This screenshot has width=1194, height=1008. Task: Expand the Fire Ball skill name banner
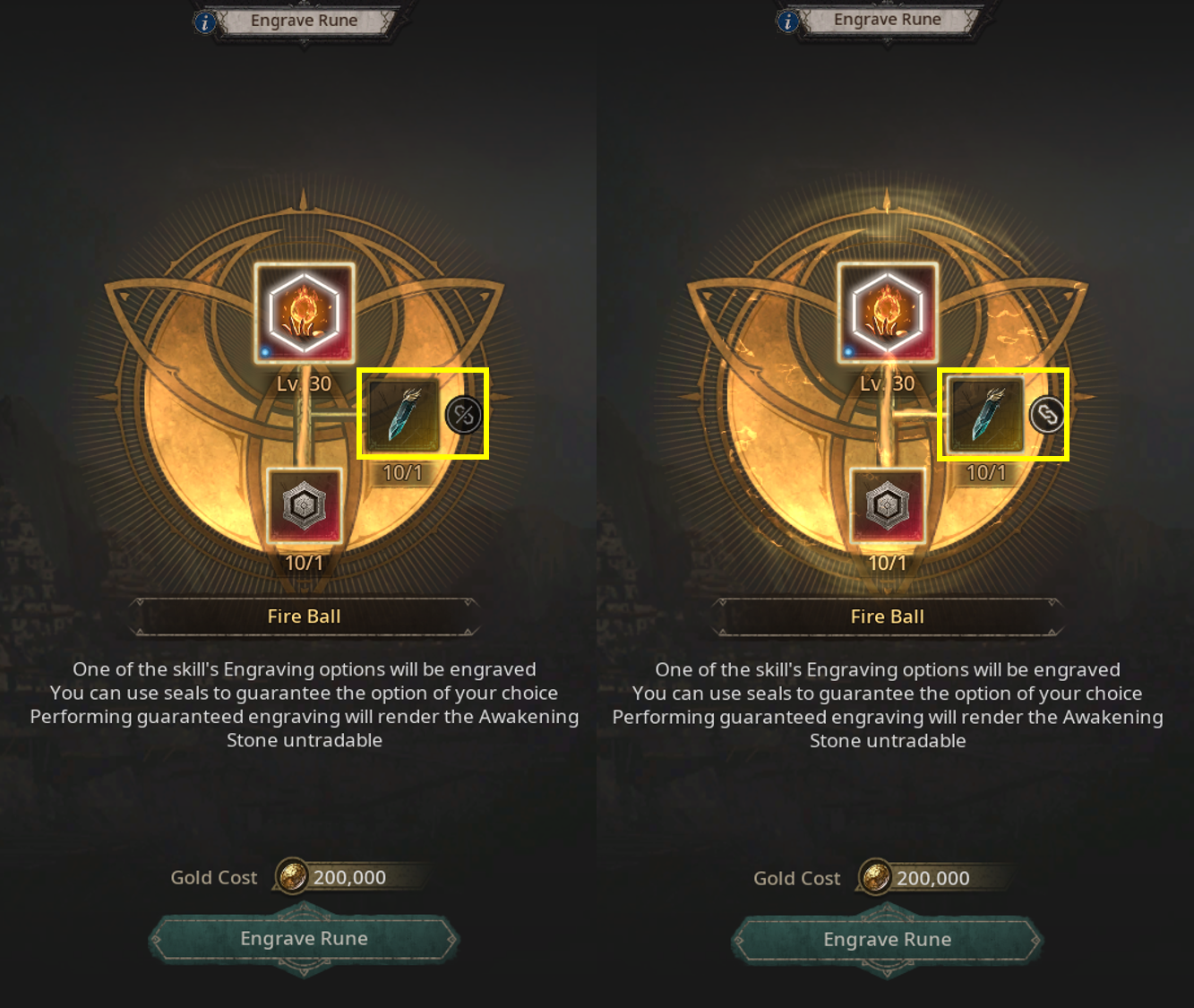click(x=305, y=616)
